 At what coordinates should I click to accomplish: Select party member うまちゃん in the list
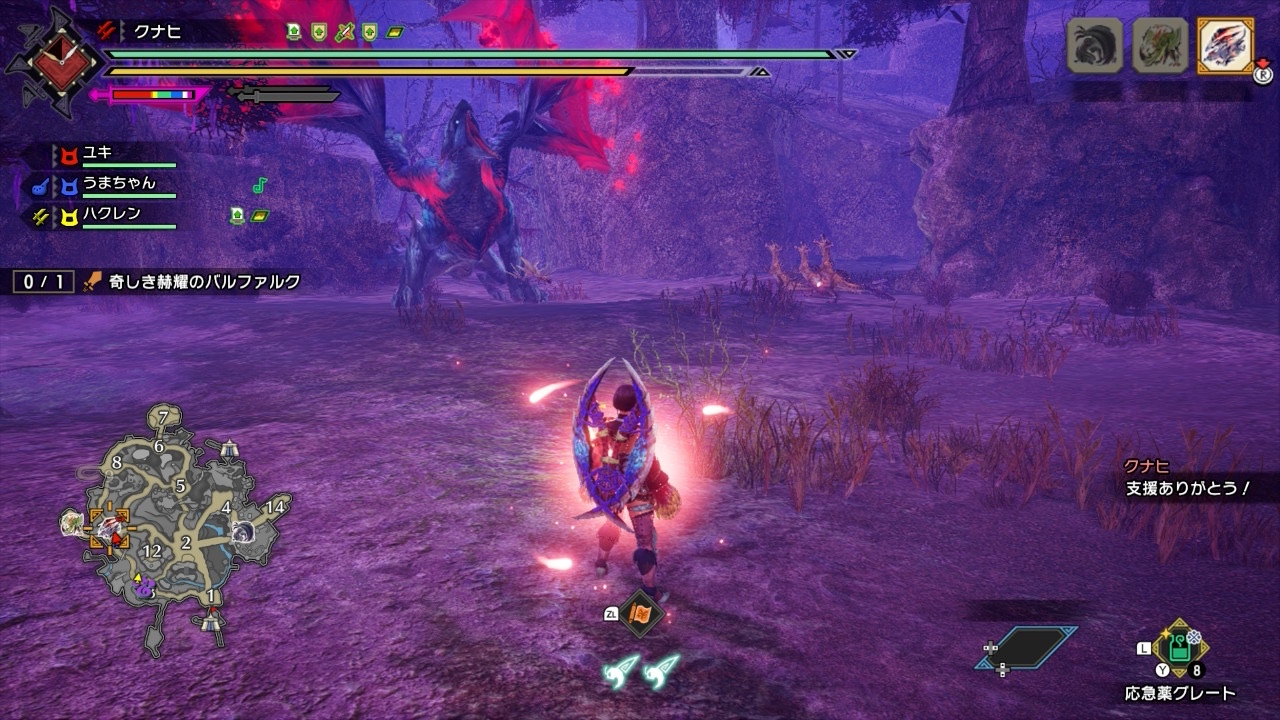pos(118,184)
